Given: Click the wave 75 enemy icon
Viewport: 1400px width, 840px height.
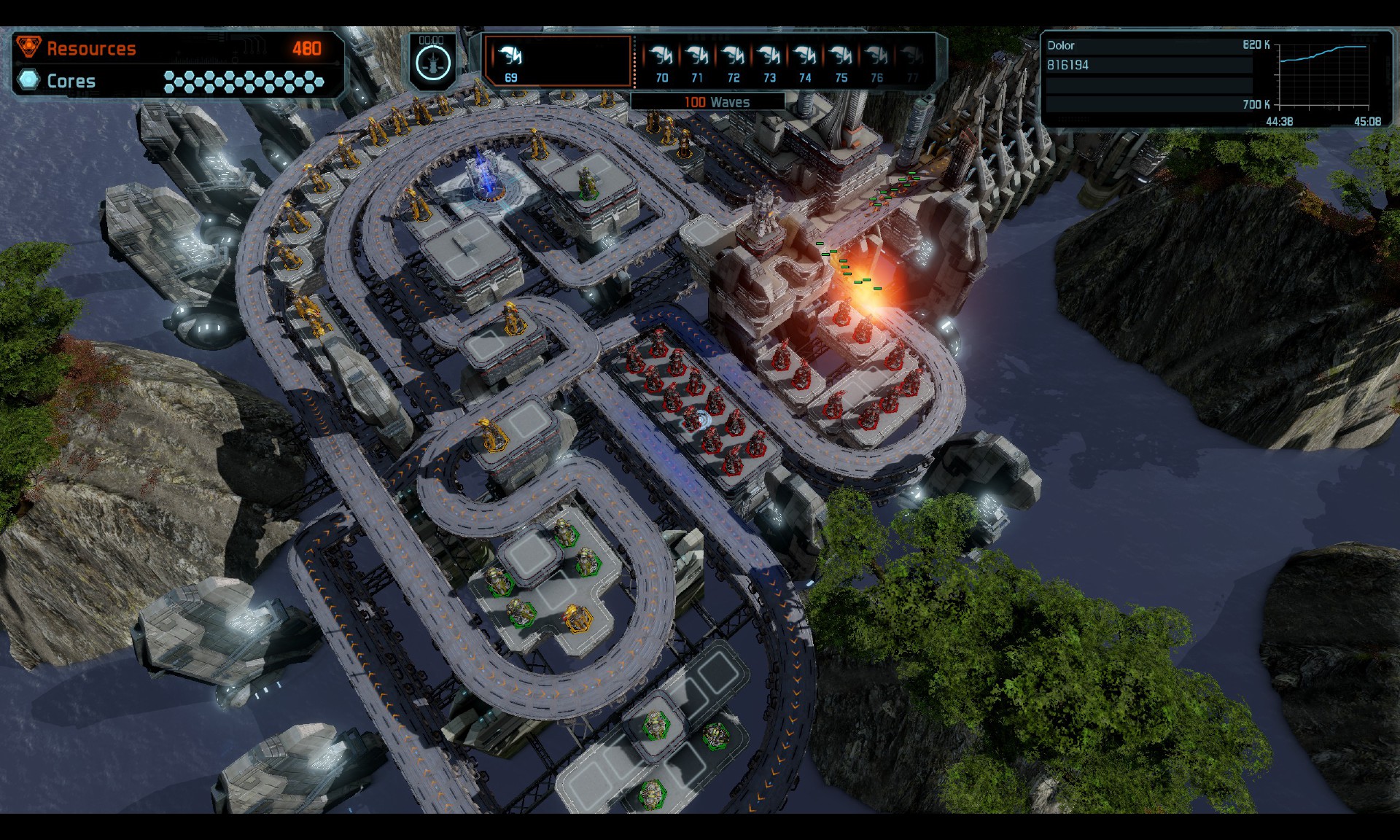Looking at the screenshot, I should 841,56.
